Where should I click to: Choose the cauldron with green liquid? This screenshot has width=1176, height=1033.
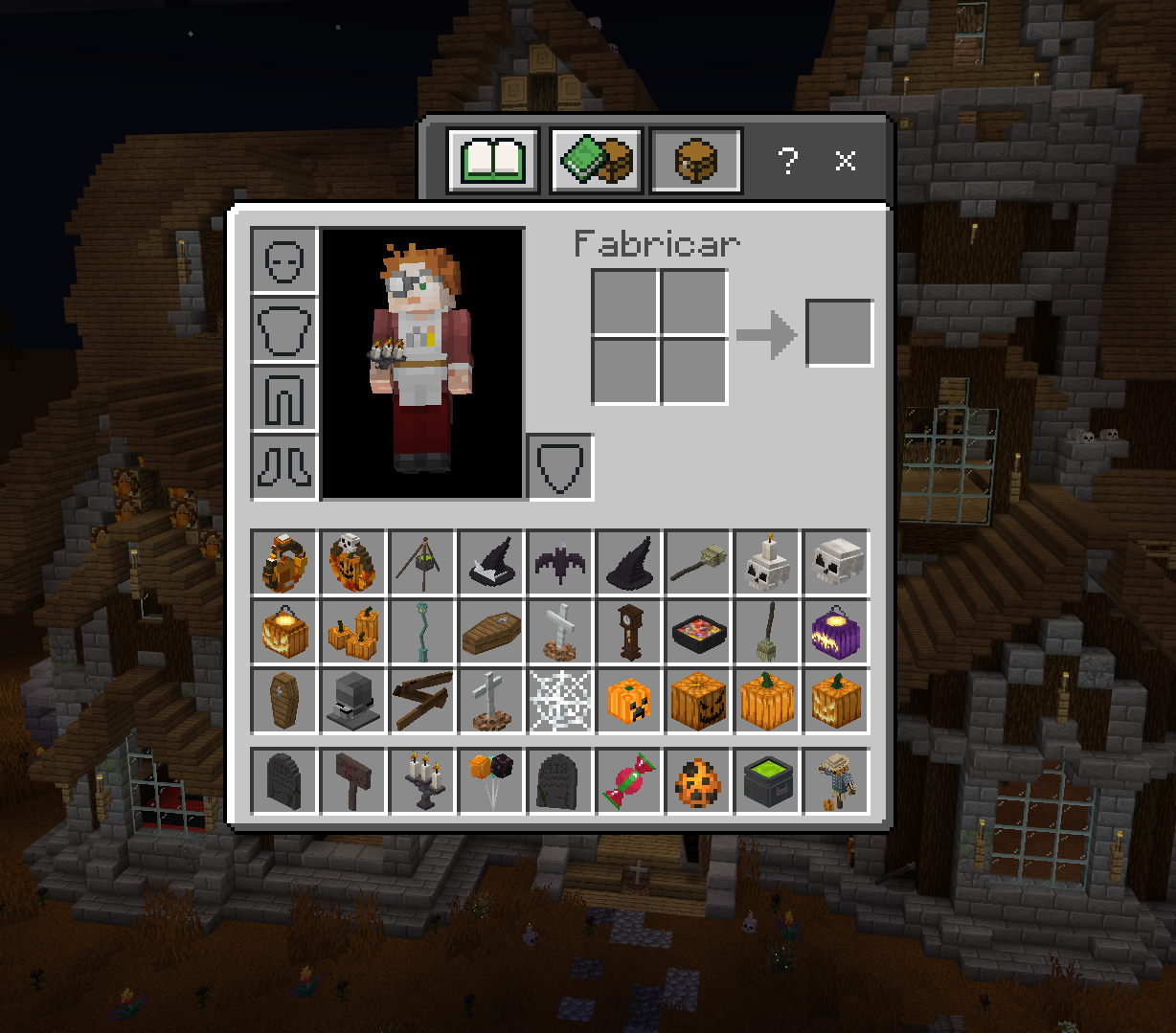(x=767, y=781)
